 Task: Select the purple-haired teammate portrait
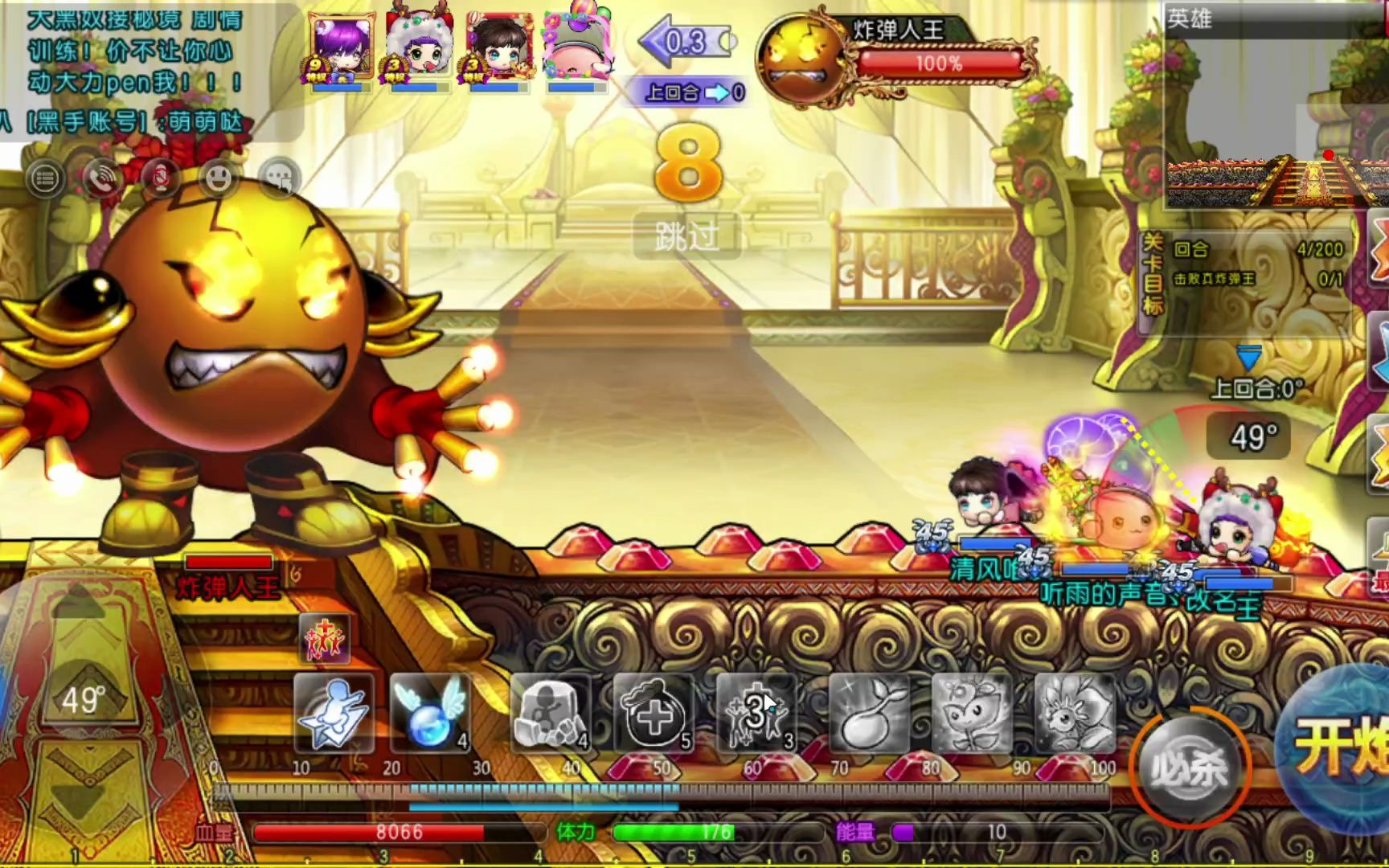coord(341,48)
